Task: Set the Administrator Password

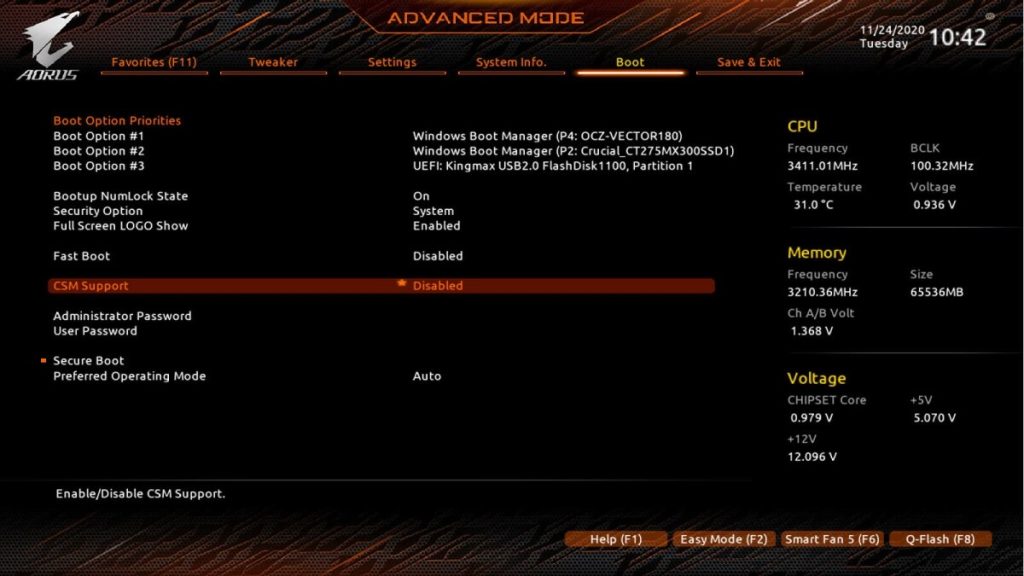Action: pos(122,316)
